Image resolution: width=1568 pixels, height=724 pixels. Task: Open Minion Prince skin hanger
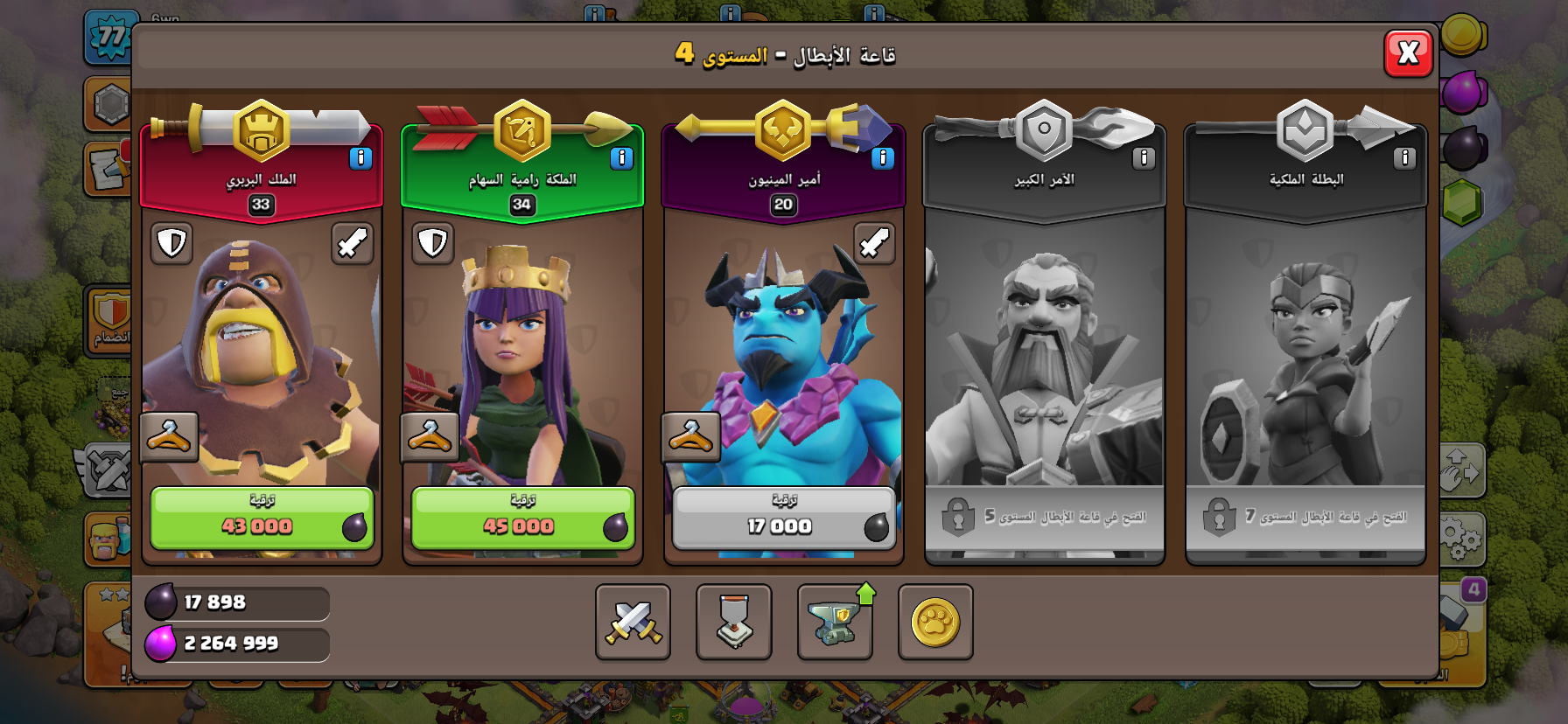[x=690, y=435]
